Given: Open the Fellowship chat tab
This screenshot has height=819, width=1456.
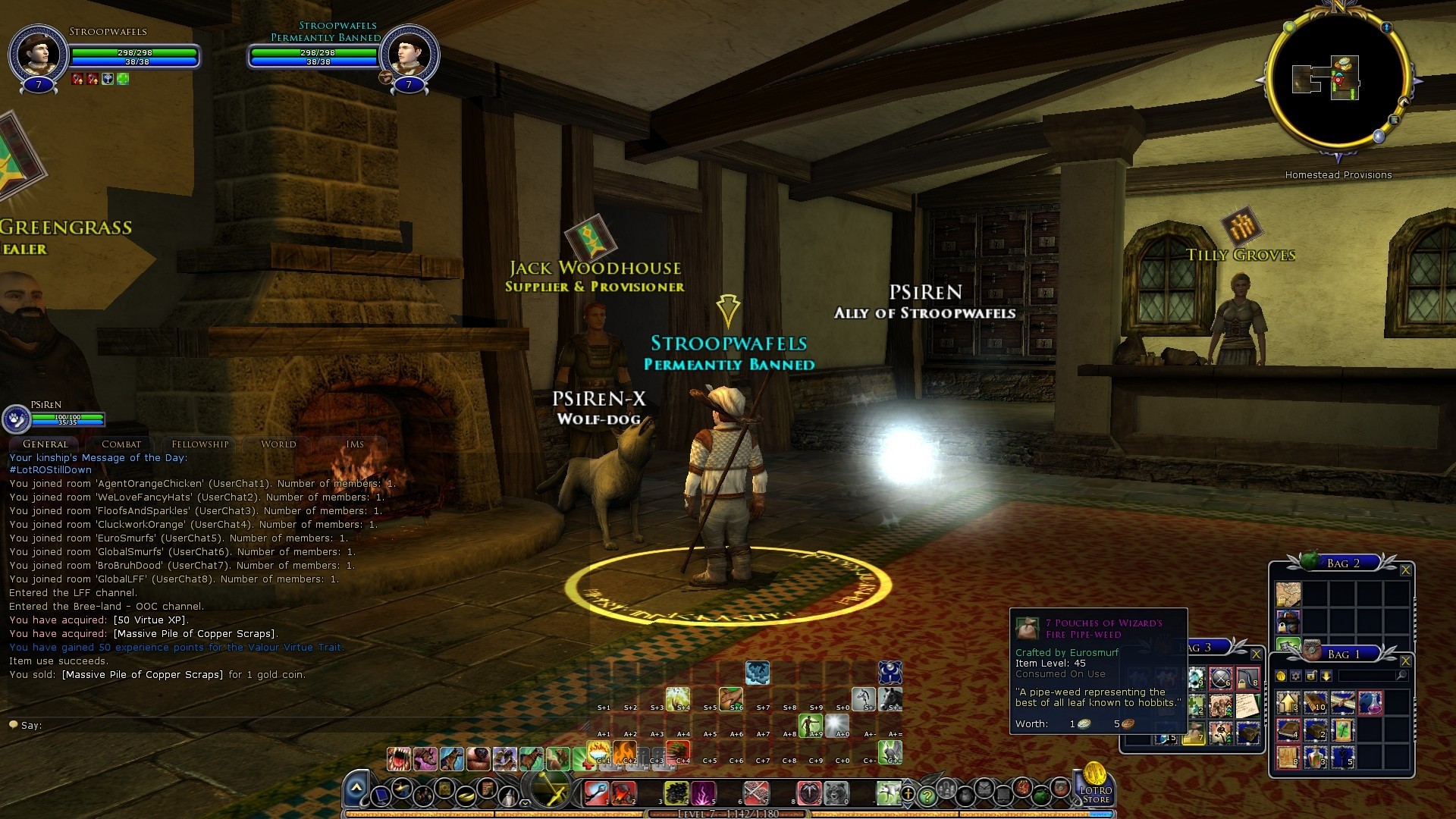Looking at the screenshot, I should click(x=199, y=444).
